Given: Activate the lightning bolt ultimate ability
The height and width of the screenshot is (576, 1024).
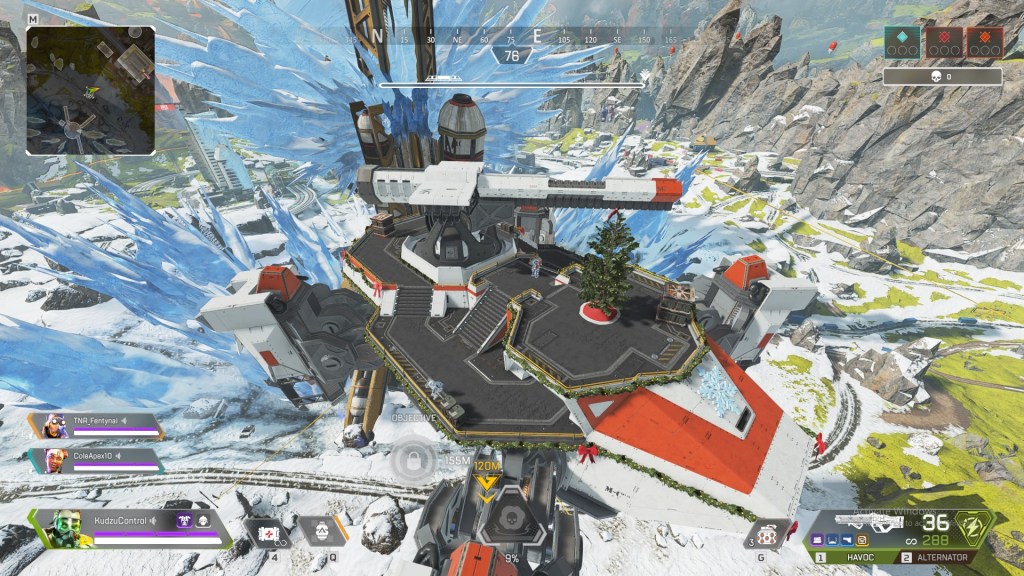Looking at the screenshot, I should (x=973, y=528).
